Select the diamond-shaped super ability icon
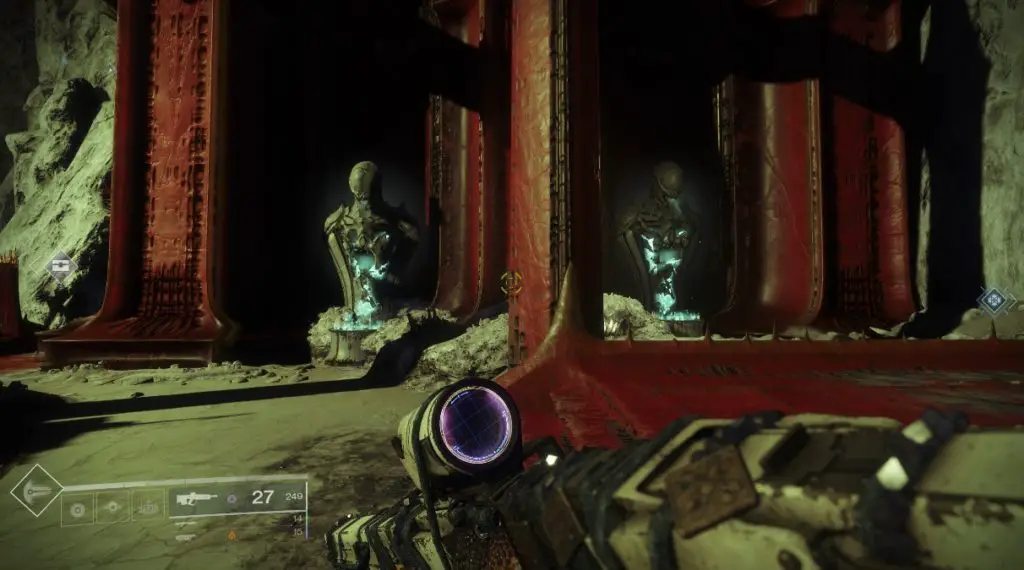Image resolution: width=1024 pixels, height=570 pixels. [36, 490]
